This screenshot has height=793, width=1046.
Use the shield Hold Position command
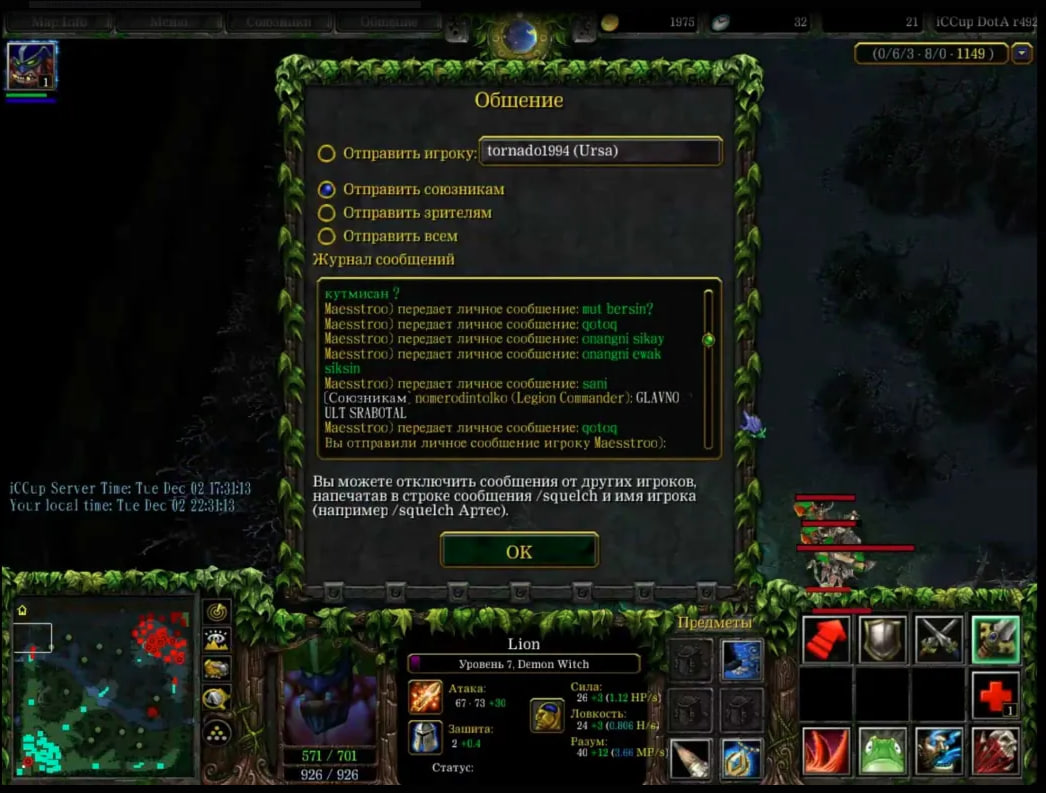(x=883, y=640)
